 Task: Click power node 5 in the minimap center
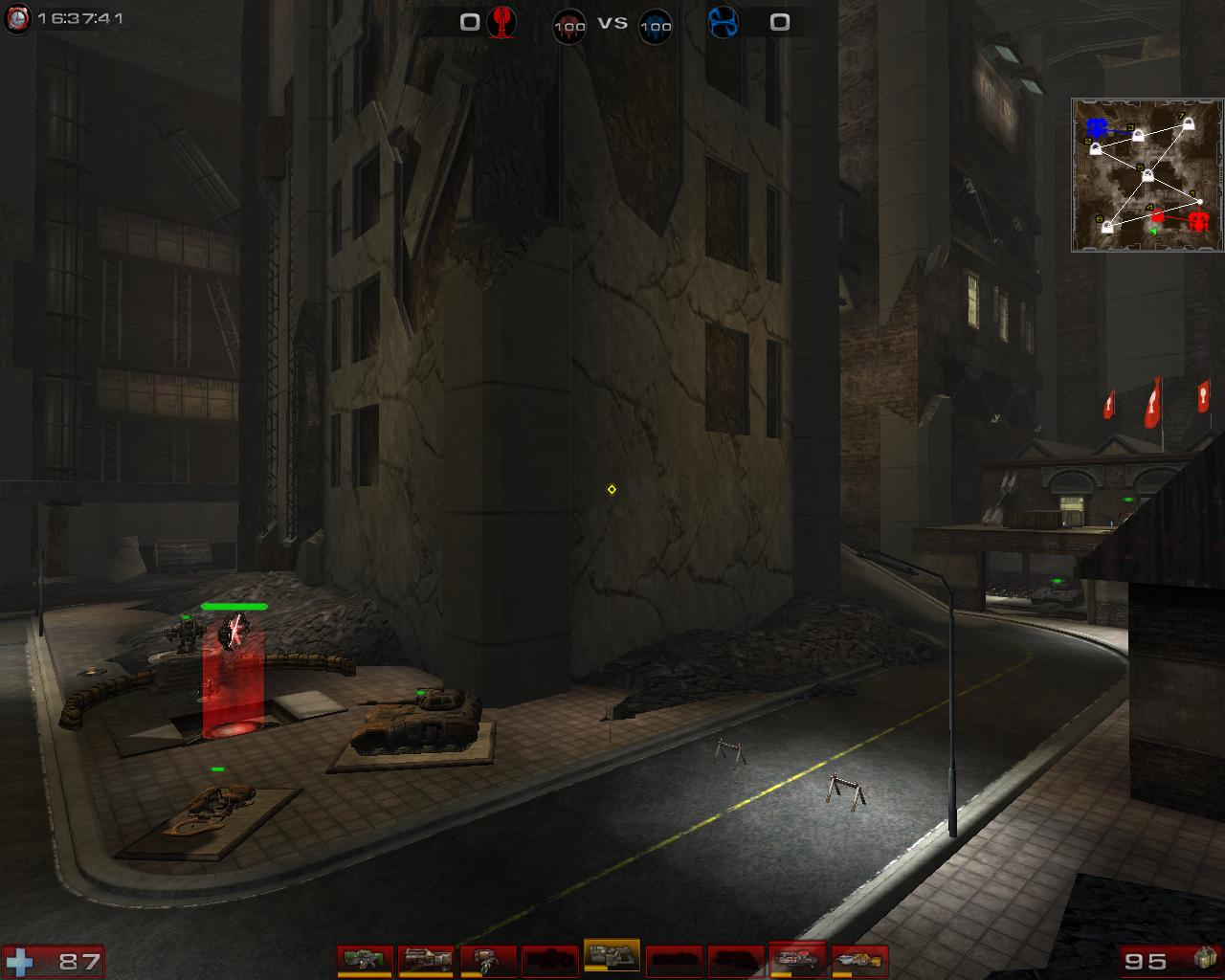pyautogui.click(x=1147, y=175)
